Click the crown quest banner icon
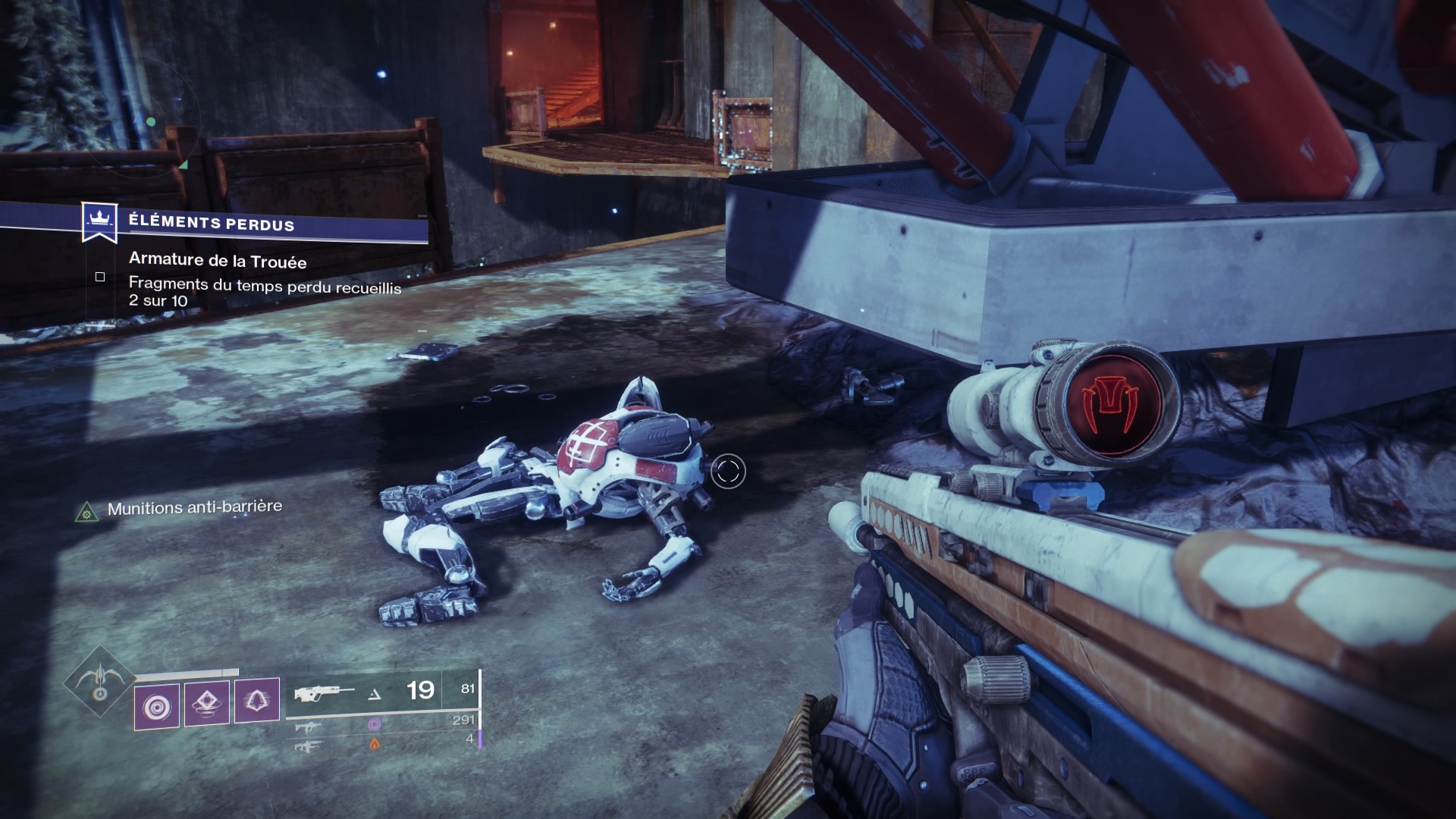 [x=98, y=221]
